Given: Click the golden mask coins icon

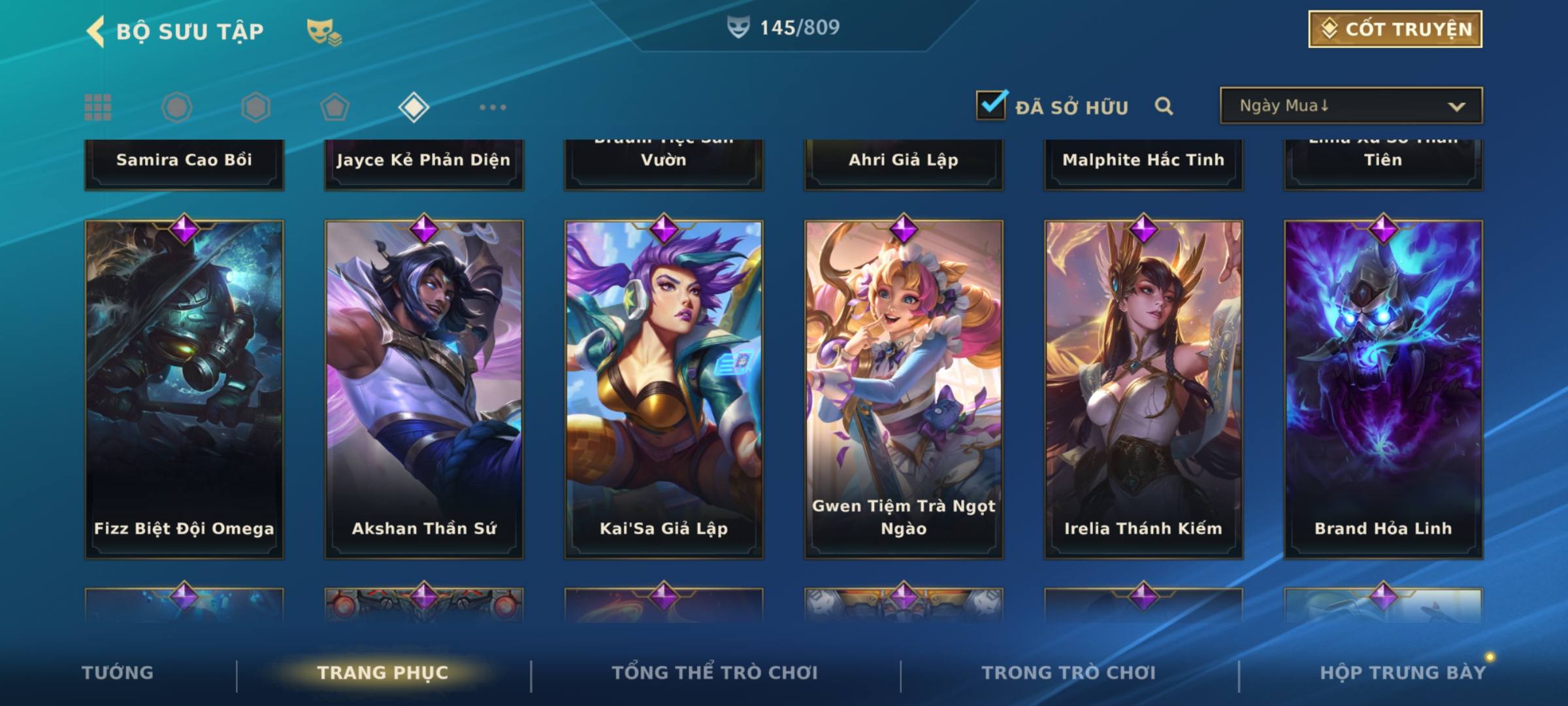Looking at the screenshot, I should [x=324, y=31].
